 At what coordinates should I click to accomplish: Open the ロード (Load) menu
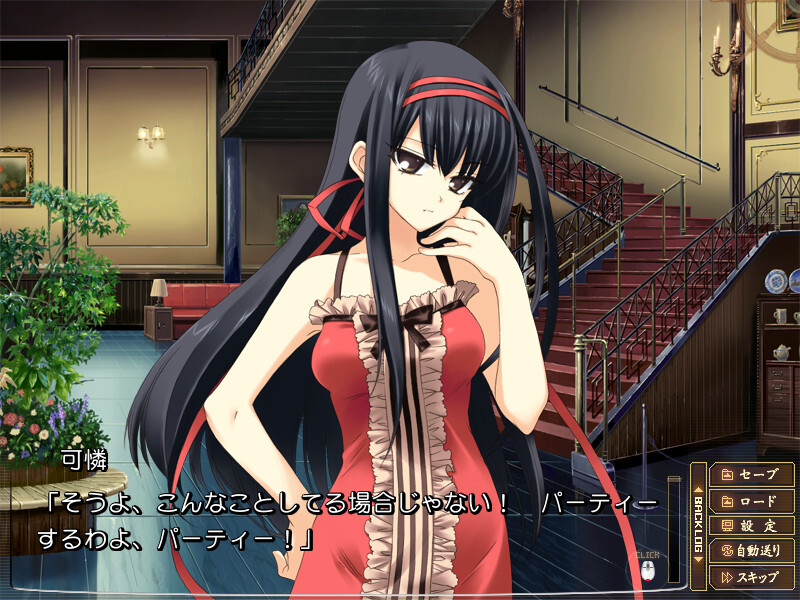click(x=752, y=500)
